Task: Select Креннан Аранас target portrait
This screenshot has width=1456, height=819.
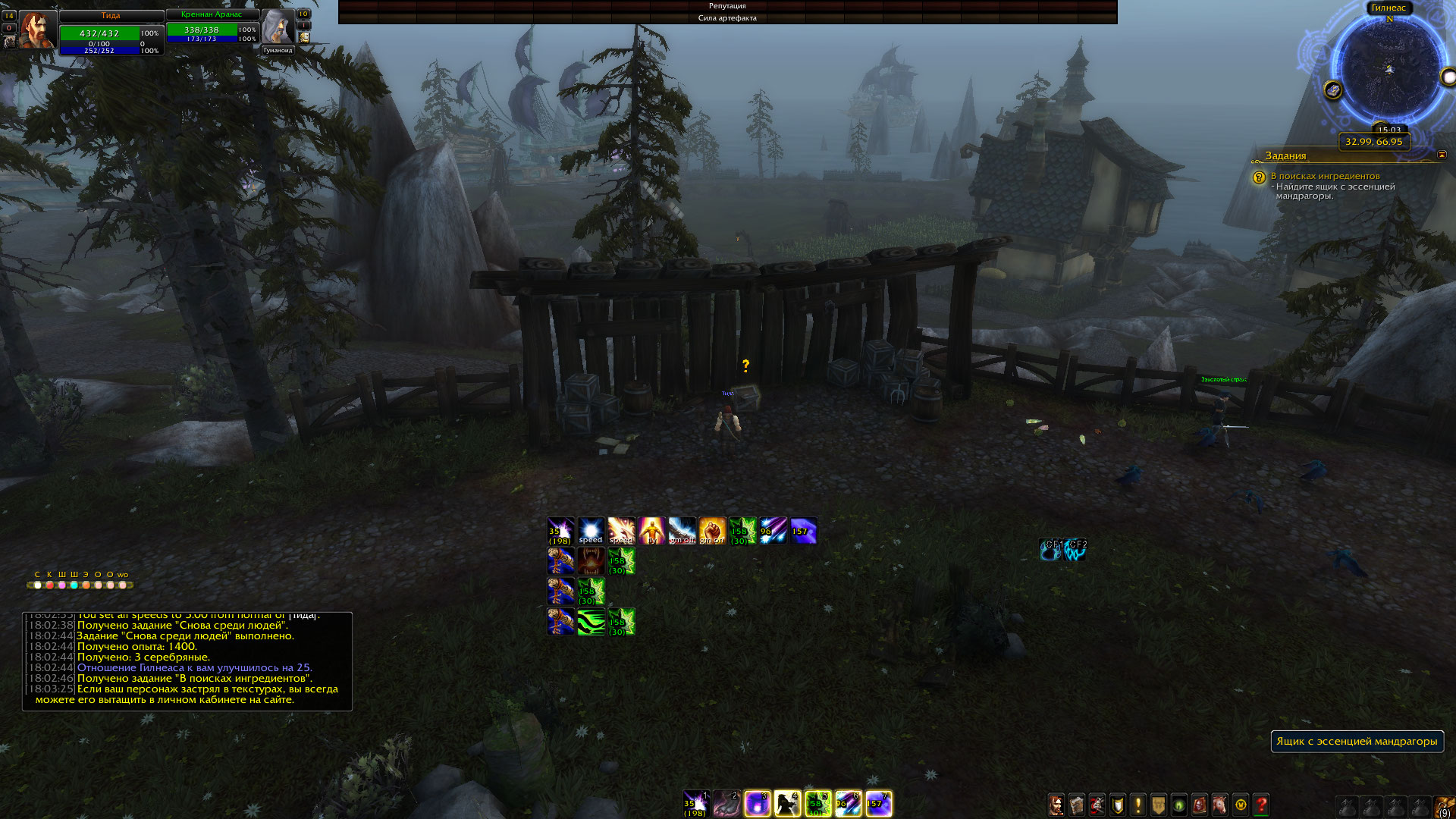Action: (278, 27)
